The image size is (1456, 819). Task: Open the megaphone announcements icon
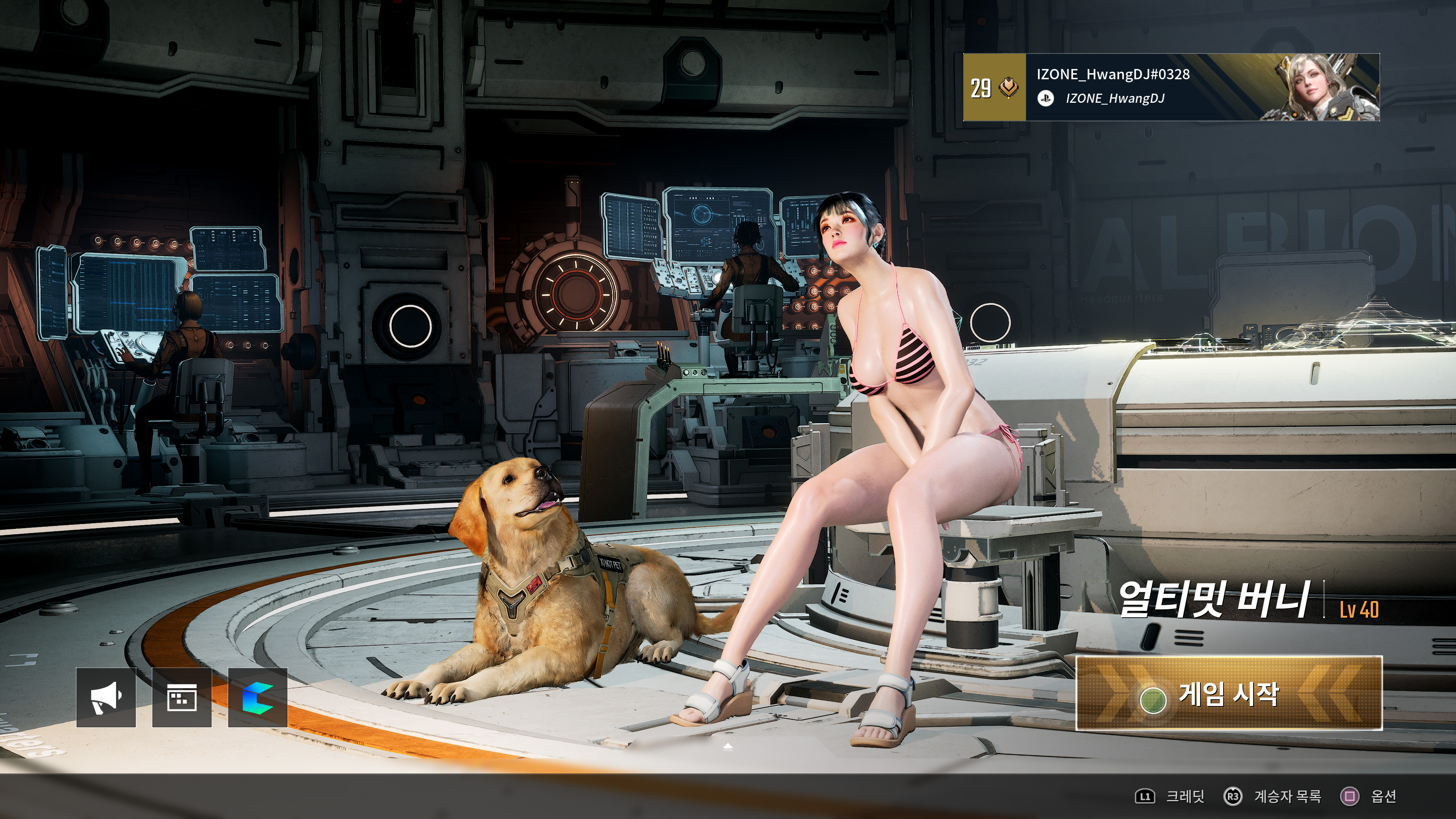point(106,698)
